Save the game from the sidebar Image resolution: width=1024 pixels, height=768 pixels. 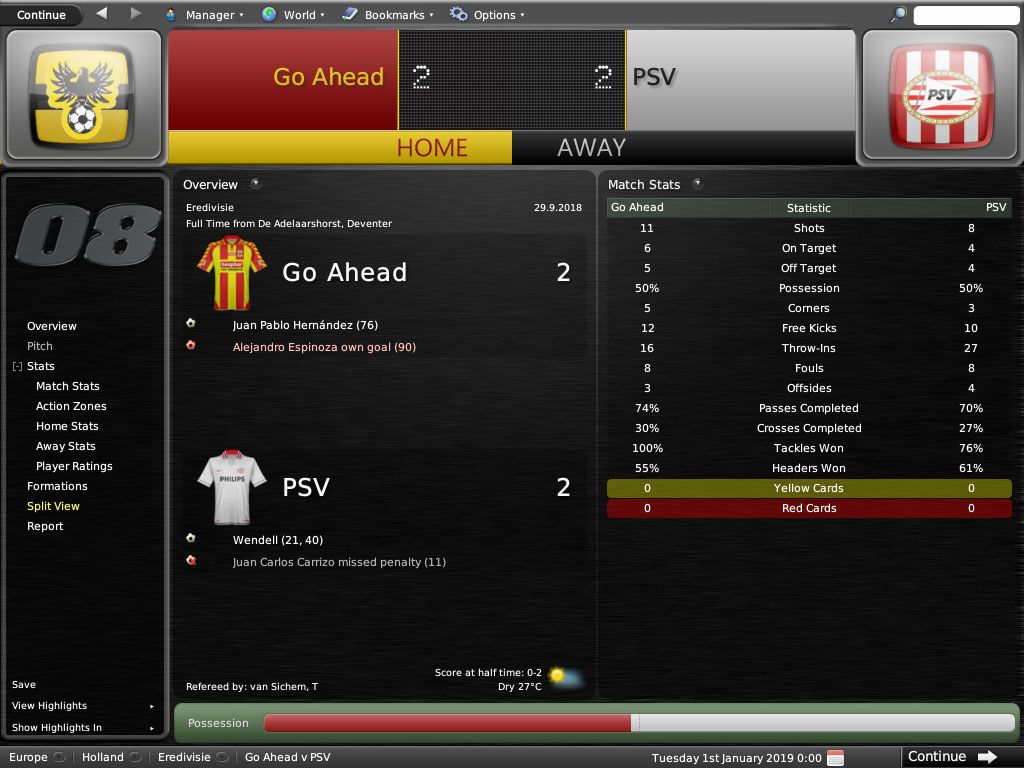point(24,685)
